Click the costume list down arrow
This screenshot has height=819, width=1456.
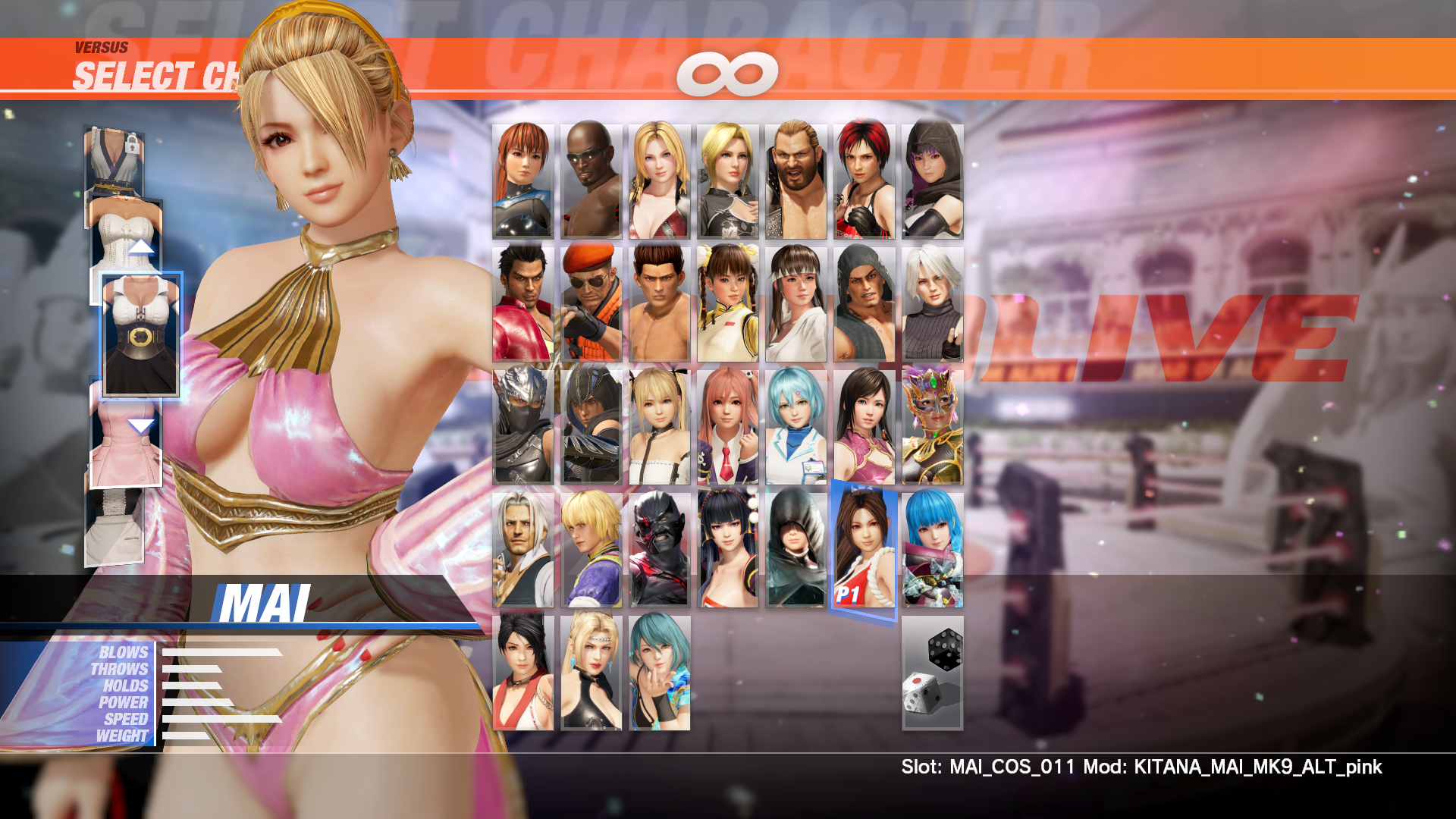(141, 426)
